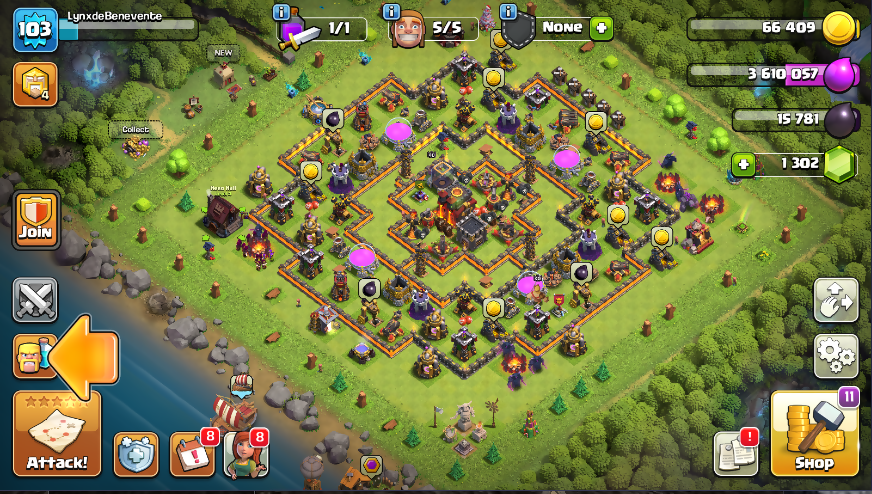Open the news papers with alert
Viewport: 872px width, 494px height.
(735, 453)
